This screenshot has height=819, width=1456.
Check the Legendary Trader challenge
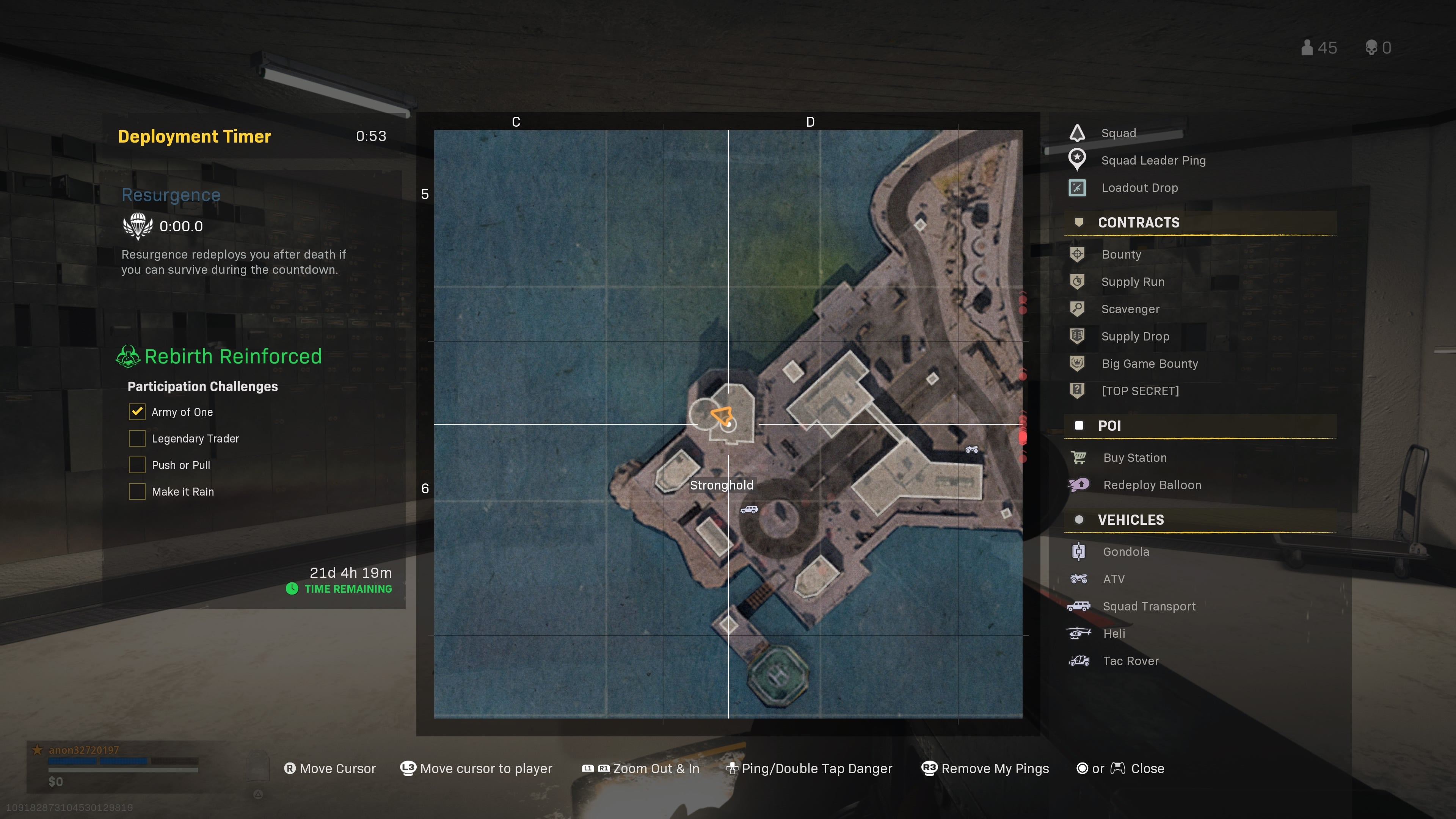(x=137, y=438)
